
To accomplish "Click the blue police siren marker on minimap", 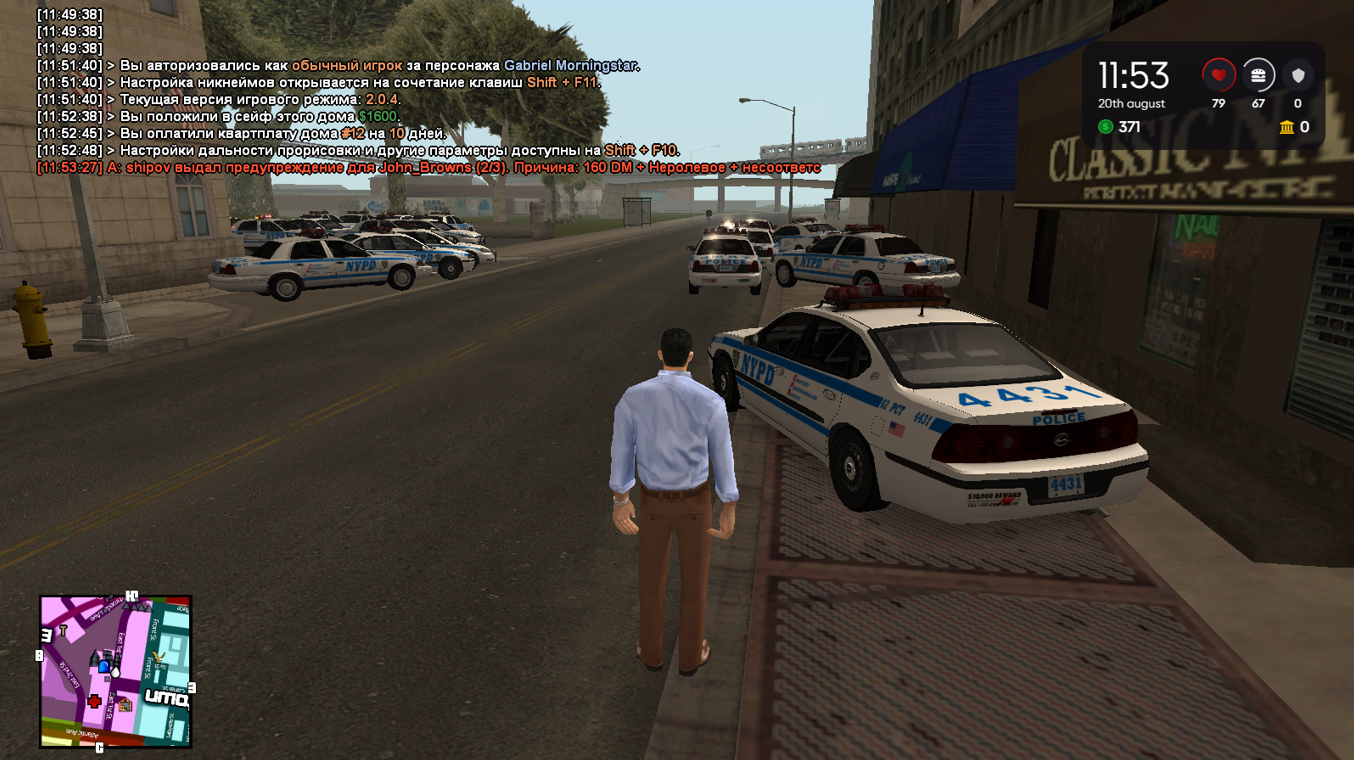I will pyautogui.click(x=103, y=667).
